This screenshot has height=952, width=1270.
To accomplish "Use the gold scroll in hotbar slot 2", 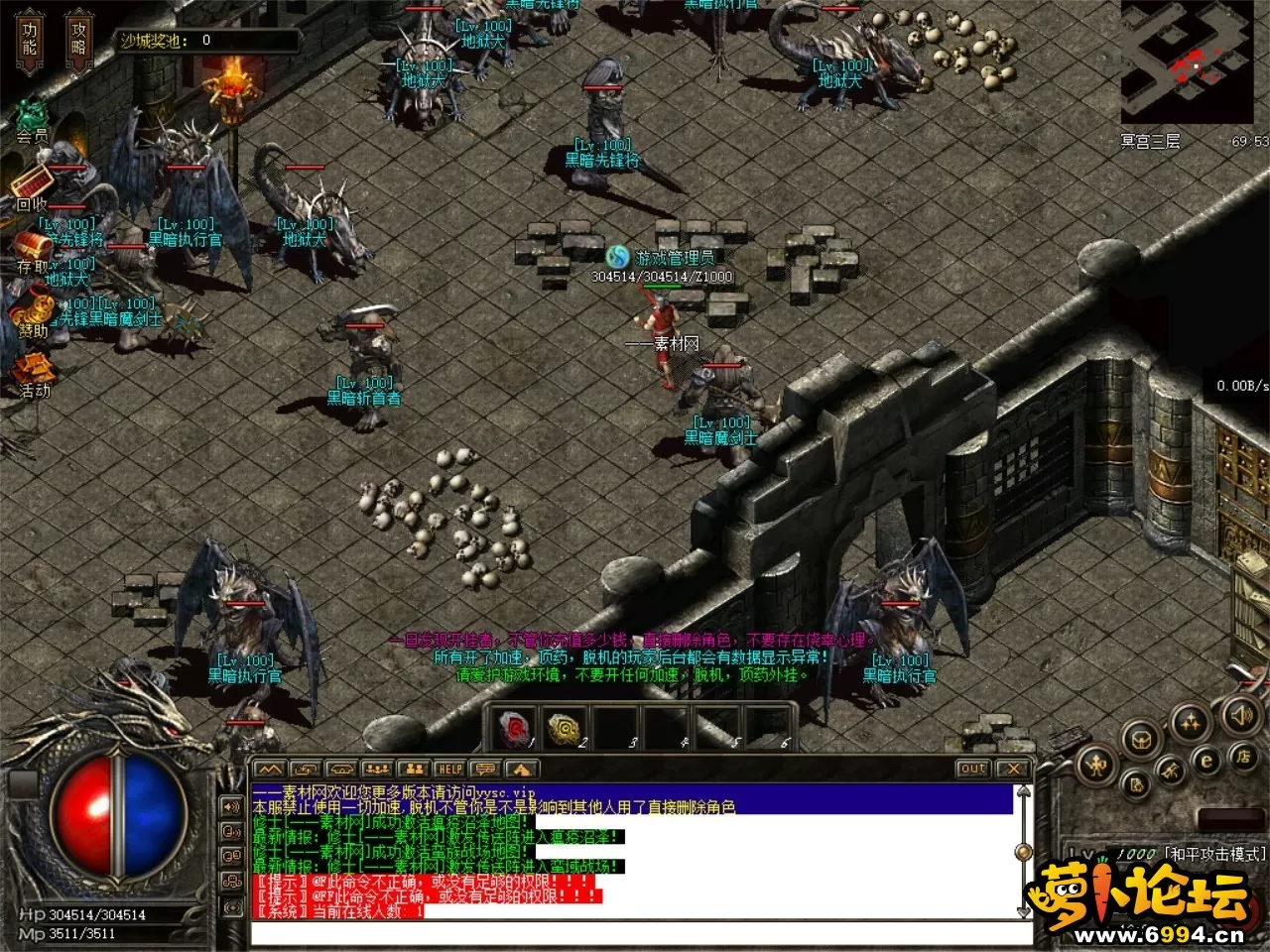I will tap(566, 729).
